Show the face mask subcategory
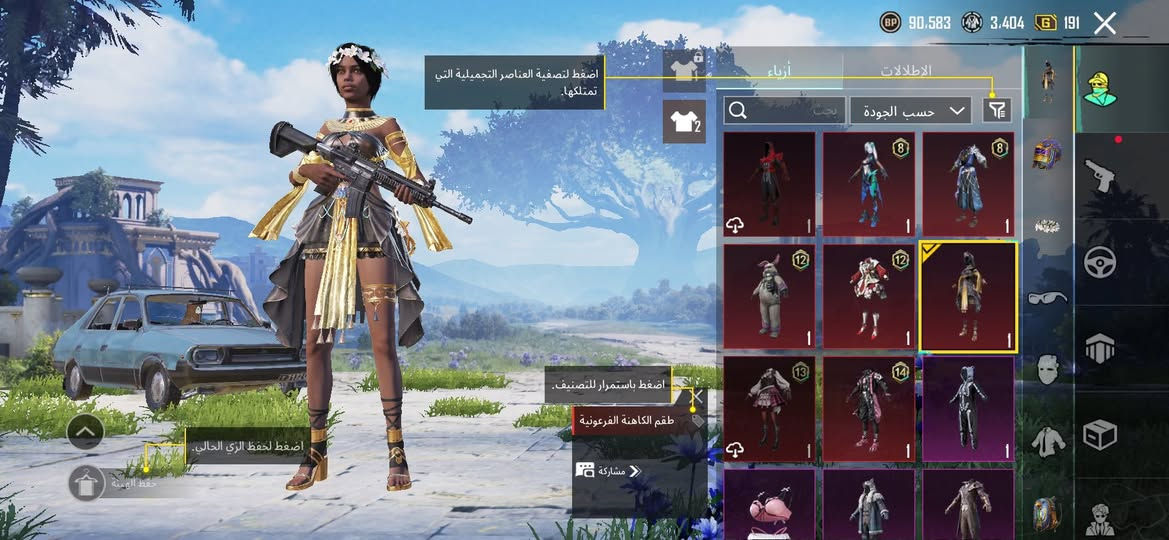 1047,369
